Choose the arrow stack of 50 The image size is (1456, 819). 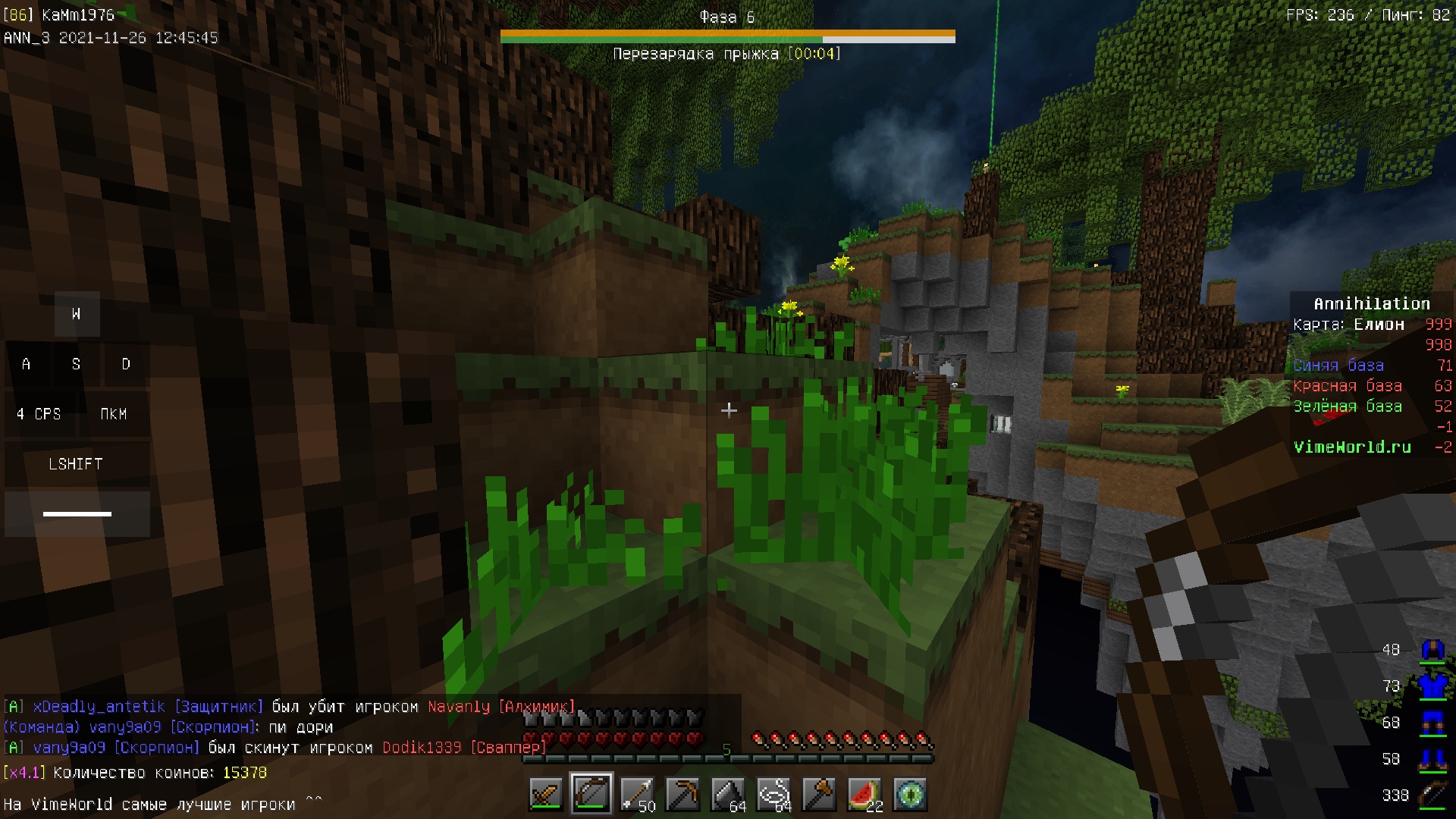click(637, 795)
